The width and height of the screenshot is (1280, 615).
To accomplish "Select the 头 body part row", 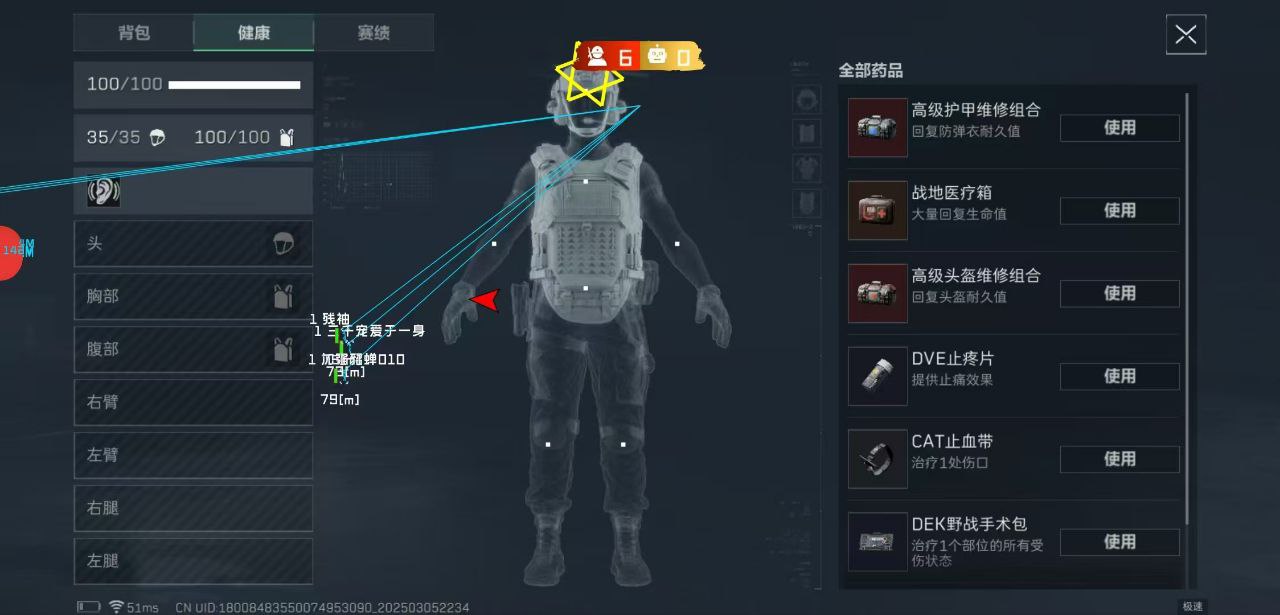I will [x=193, y=244].
